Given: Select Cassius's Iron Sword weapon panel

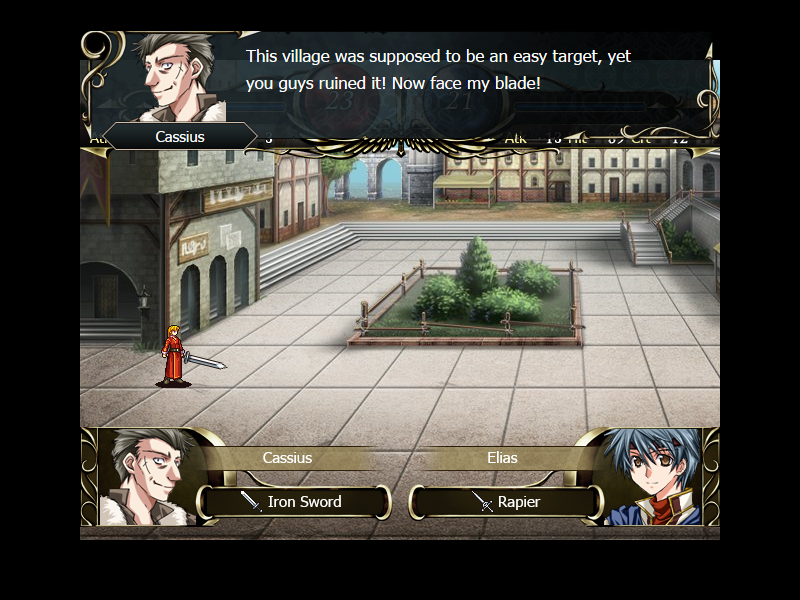Looking at the screenshot, I should pos(294,502).
